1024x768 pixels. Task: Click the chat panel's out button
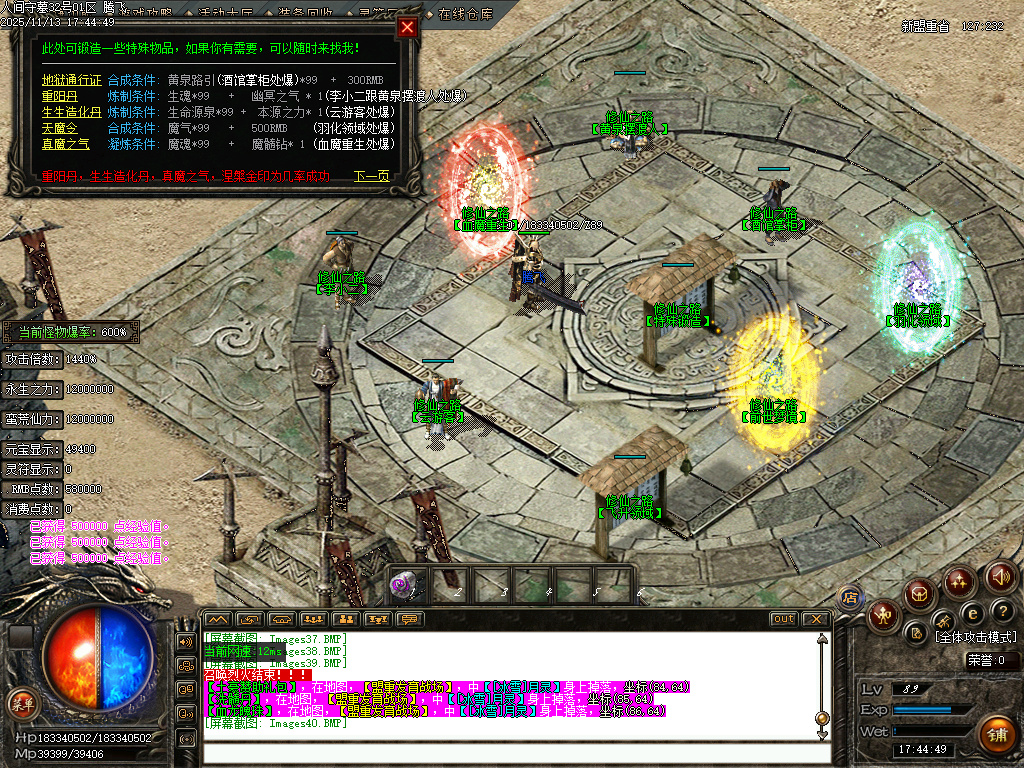point(784,619)
